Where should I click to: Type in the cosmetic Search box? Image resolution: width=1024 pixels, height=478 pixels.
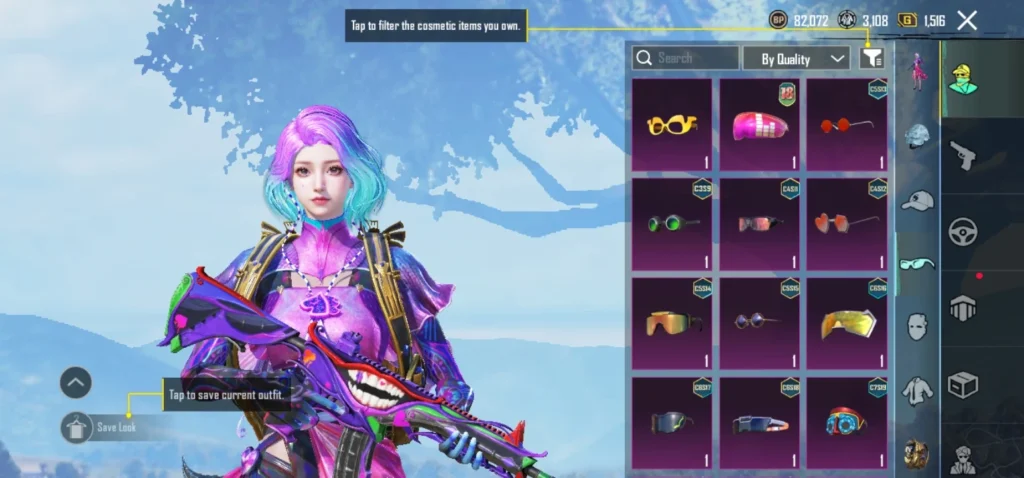(x=686, y=58)
